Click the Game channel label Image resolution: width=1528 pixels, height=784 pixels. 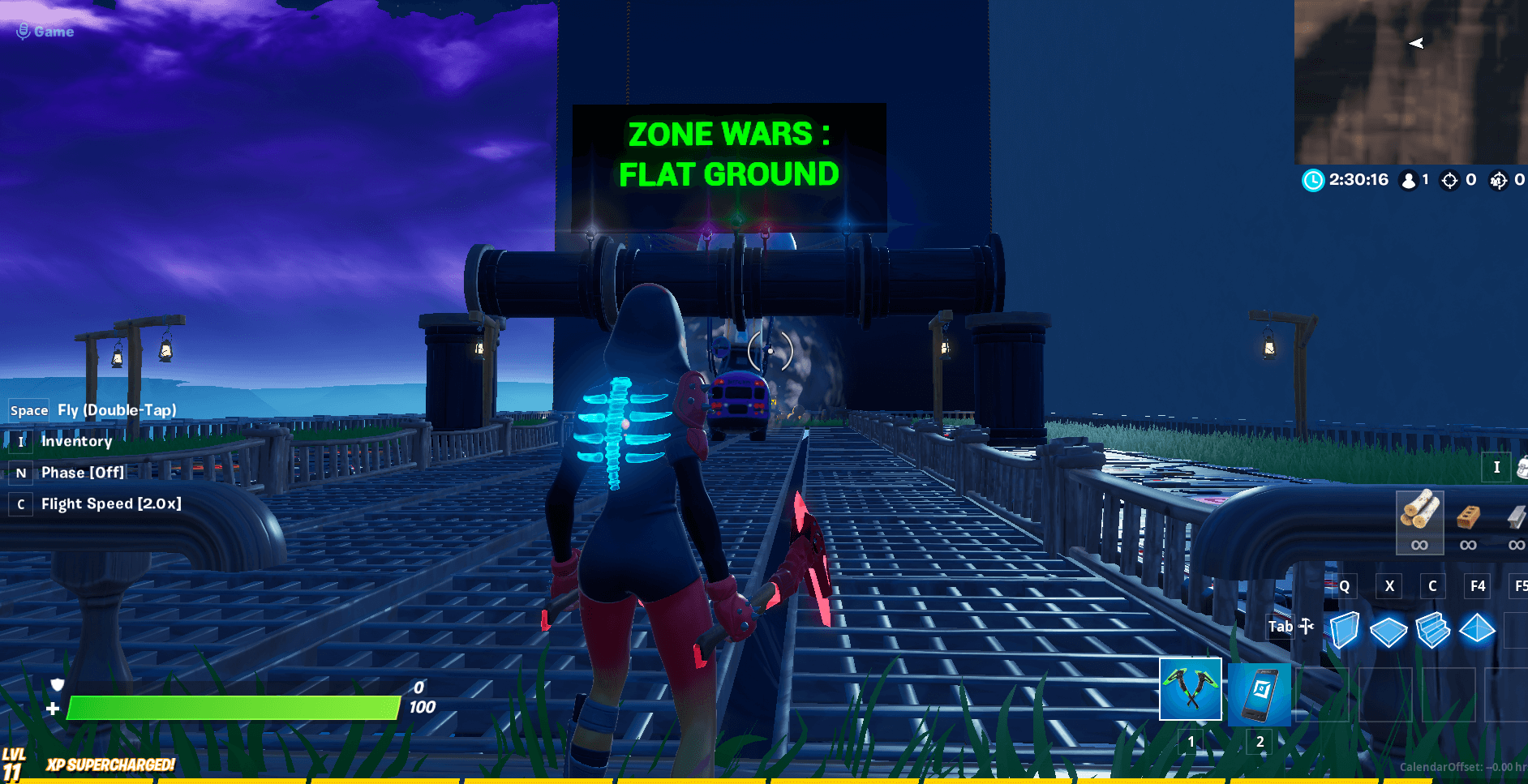(x=54, y=32)
